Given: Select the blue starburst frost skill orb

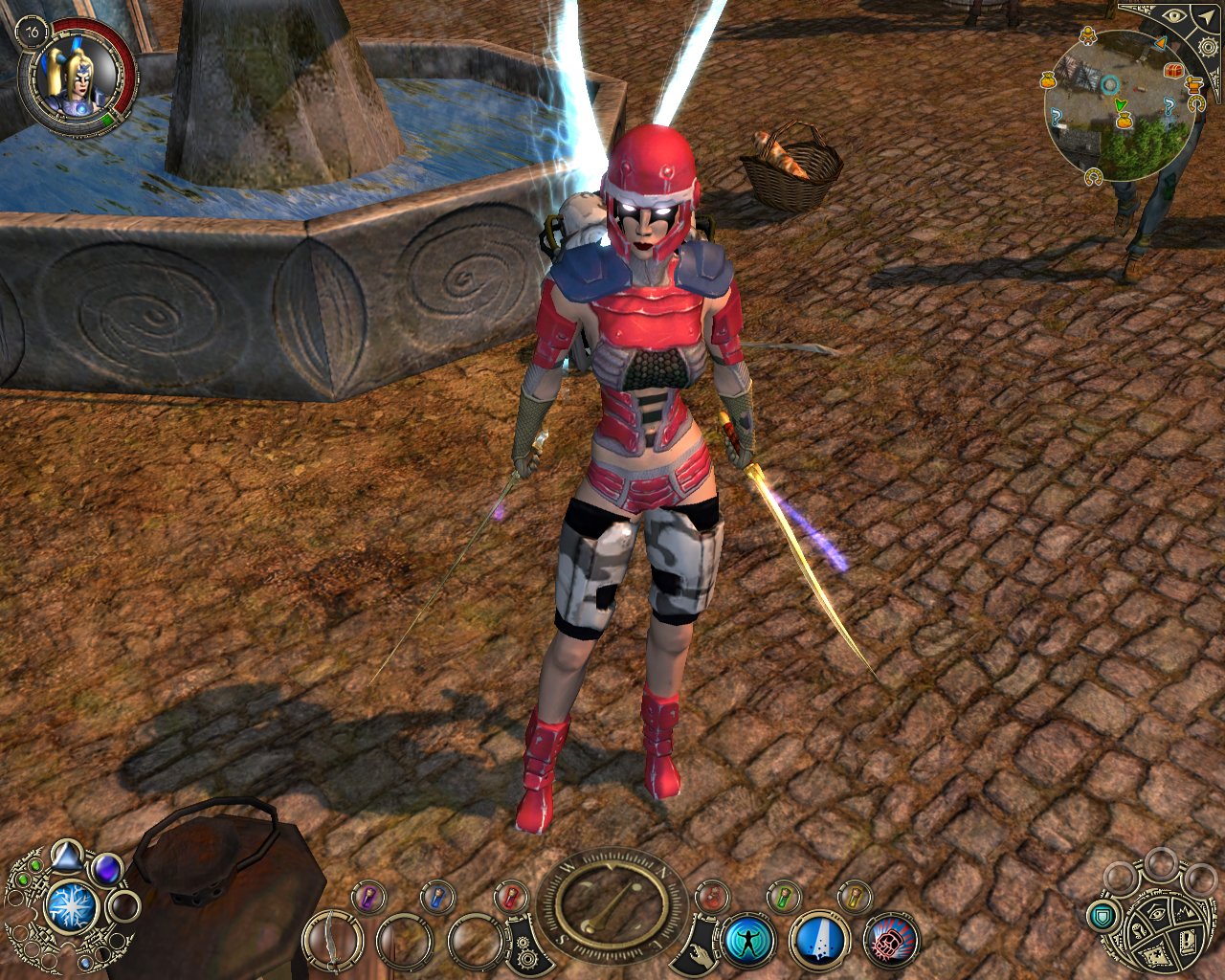Looking at the screenshot, I should pyautogui.click(x=70, y=907).
